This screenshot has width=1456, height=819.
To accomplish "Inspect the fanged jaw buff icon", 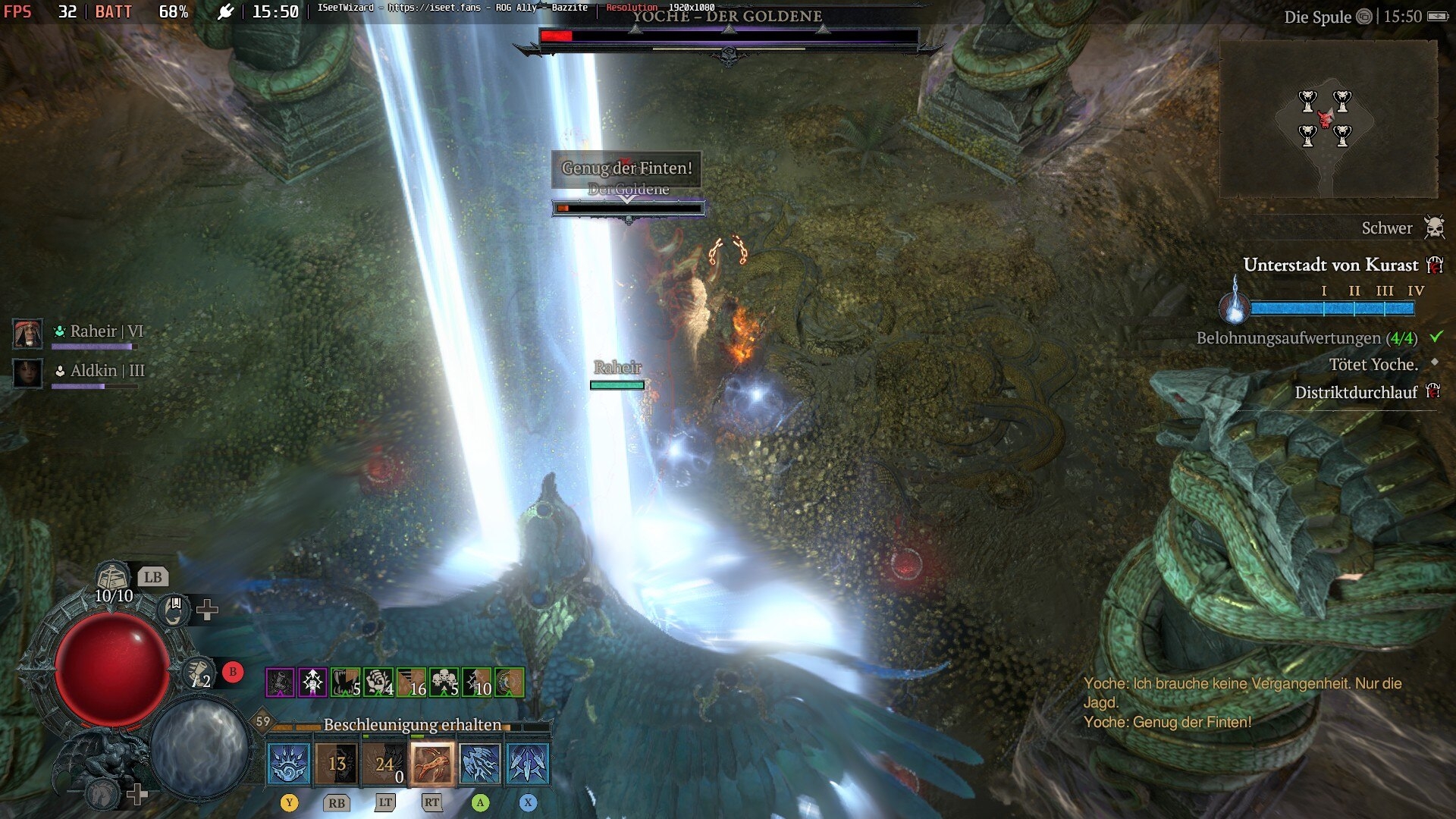I will click(346, 682).
